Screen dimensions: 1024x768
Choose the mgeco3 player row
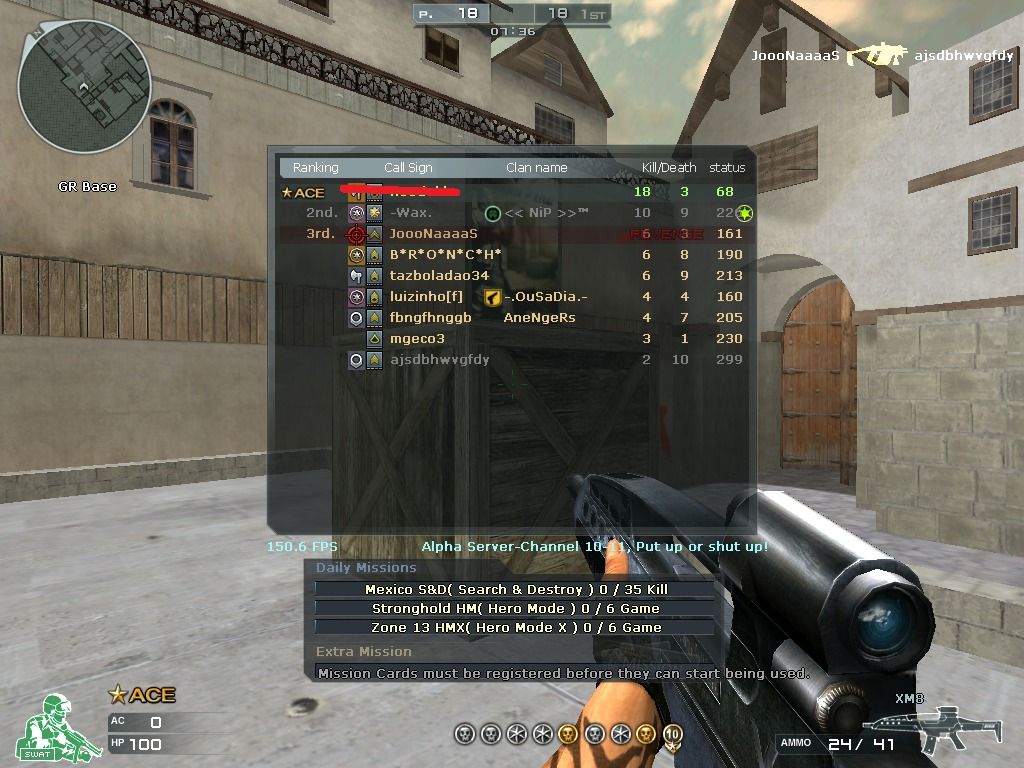tap(417, 339)
